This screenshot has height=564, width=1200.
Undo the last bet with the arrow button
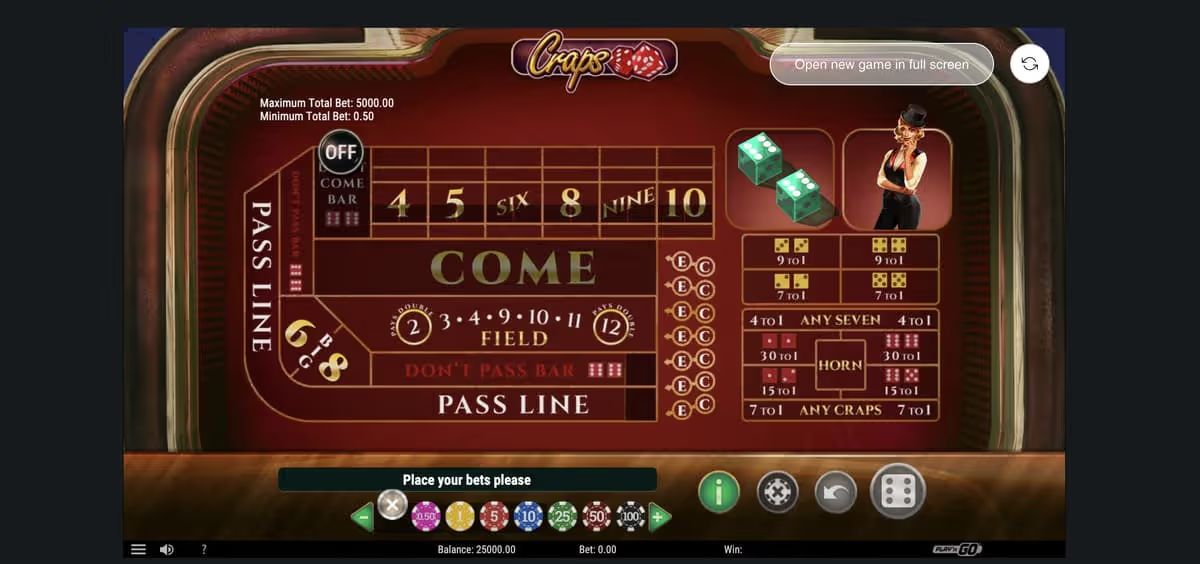[x=835, y=491]
